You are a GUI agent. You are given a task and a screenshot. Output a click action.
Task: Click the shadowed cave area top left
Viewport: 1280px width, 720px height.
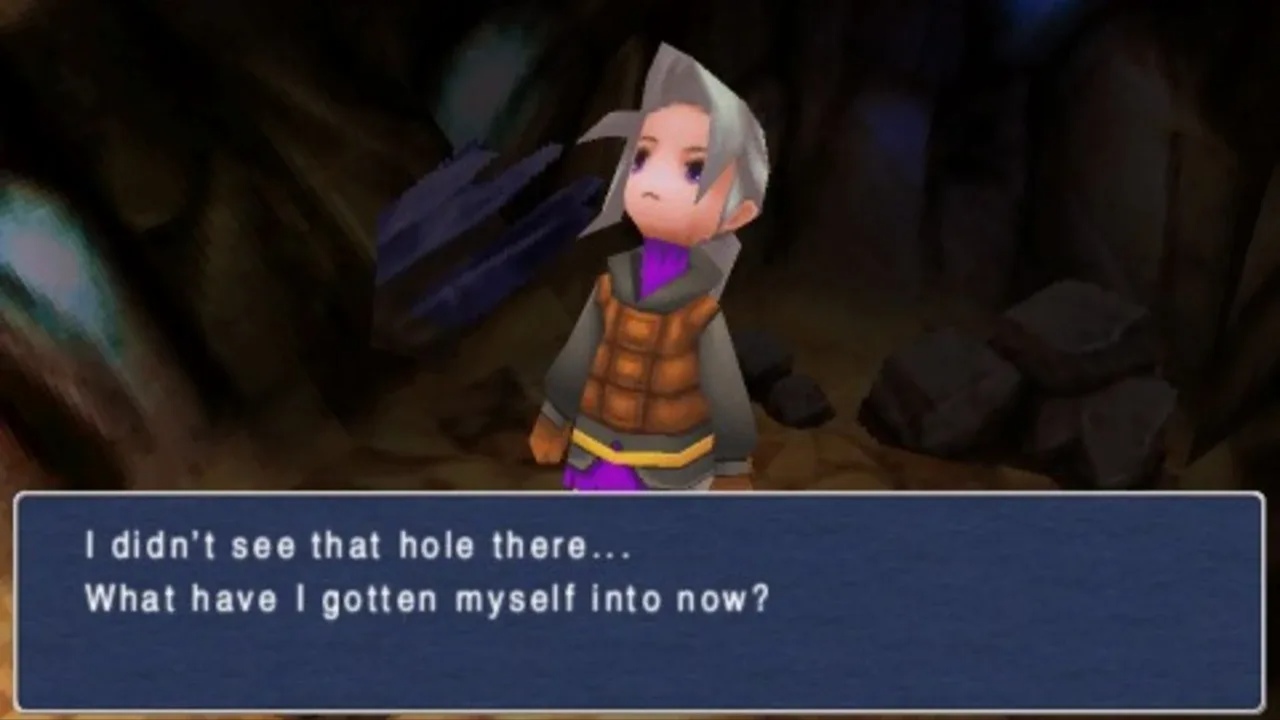click(150, 80)
